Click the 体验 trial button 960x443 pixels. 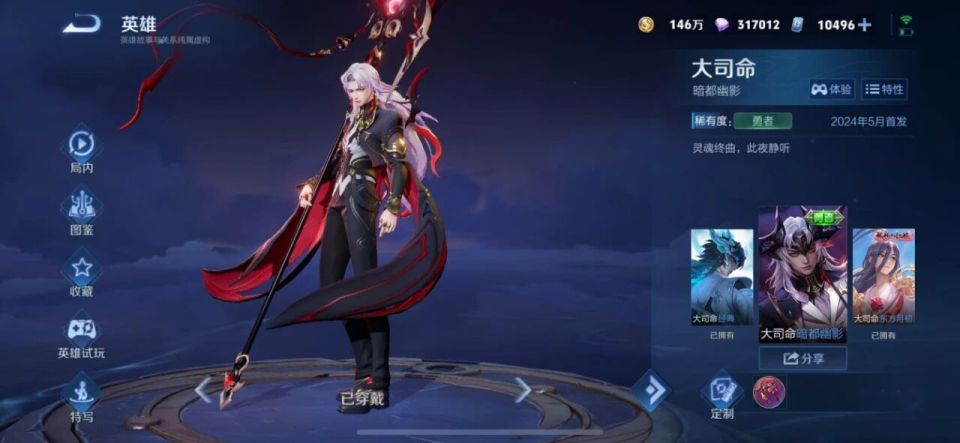832,89
